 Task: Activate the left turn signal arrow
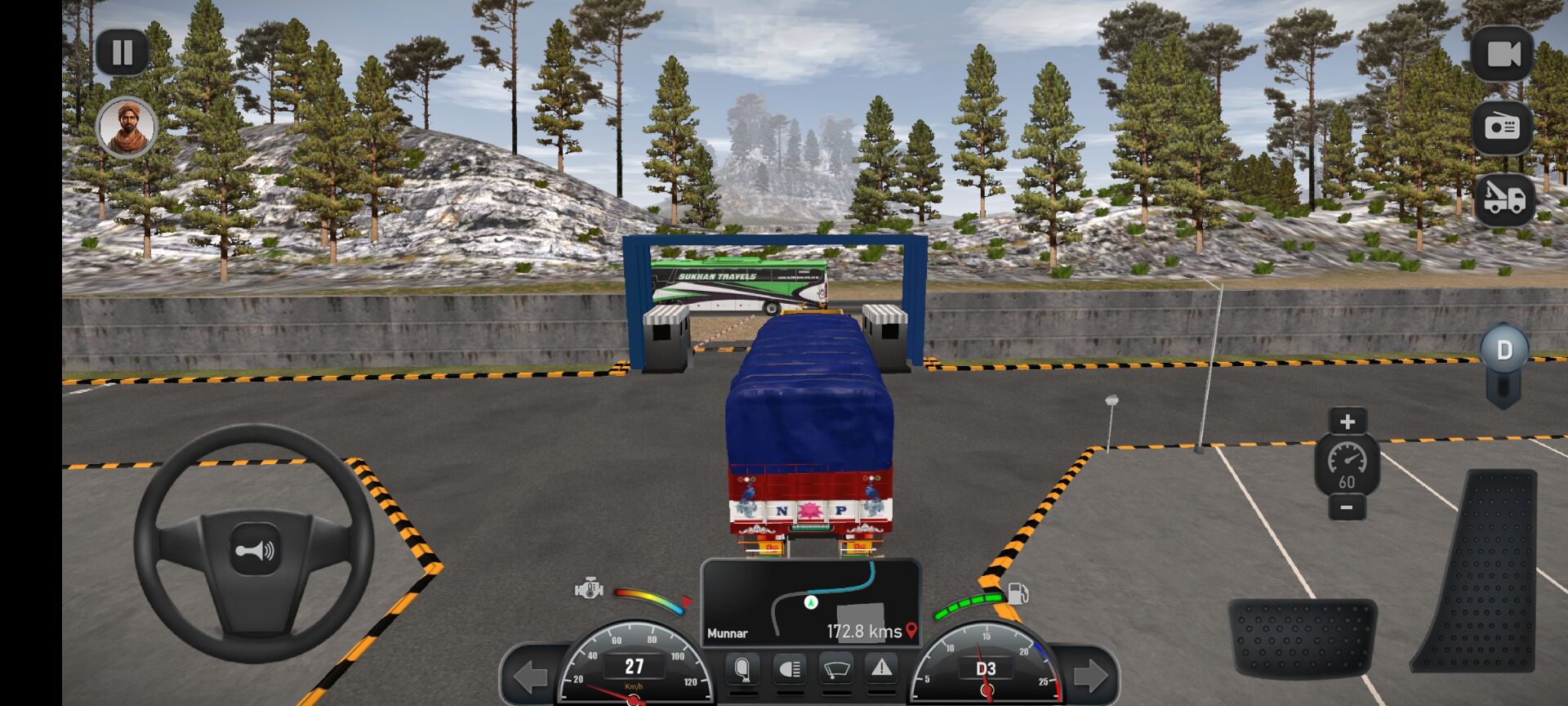pyautogui.click(x=531, y=676)
